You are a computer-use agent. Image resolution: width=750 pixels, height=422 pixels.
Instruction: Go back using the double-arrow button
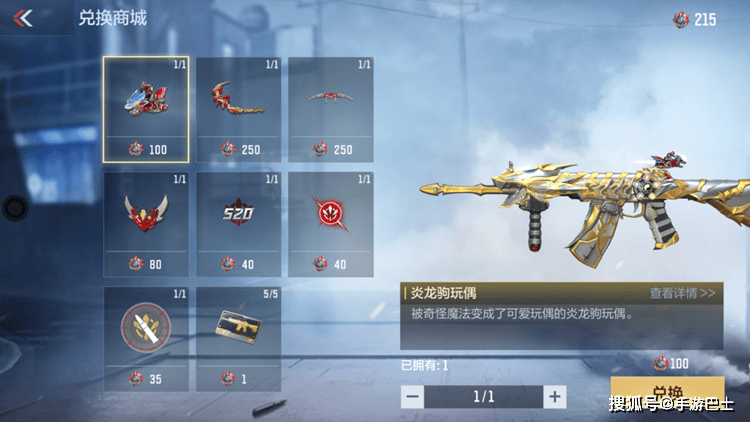tap(23, 18)
